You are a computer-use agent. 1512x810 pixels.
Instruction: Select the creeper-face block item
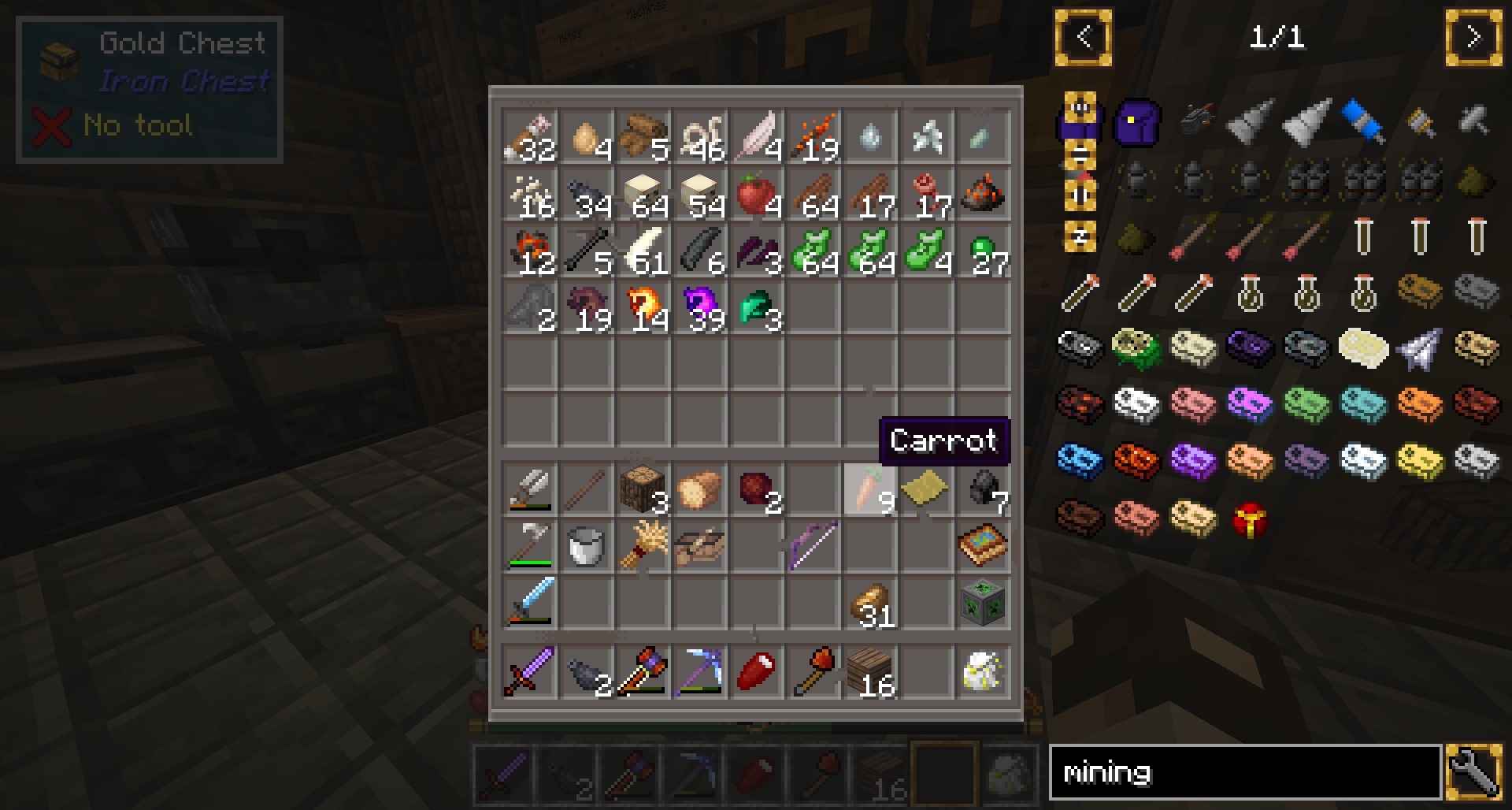tap(984, 603)
